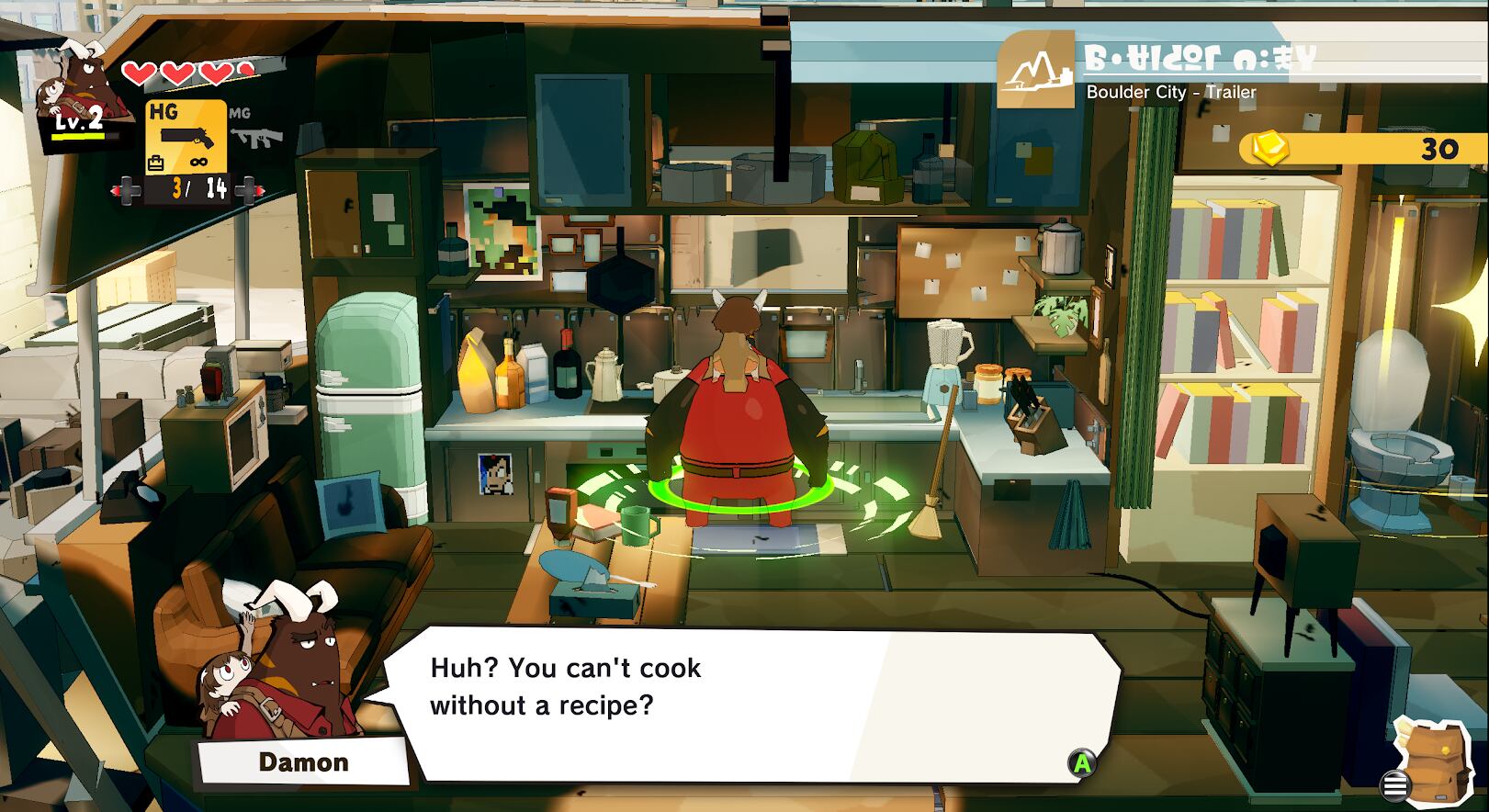Click the Boulder City location banner icon
Image resolution: width=1489 pixels, height=812 pixels.
1036,70
